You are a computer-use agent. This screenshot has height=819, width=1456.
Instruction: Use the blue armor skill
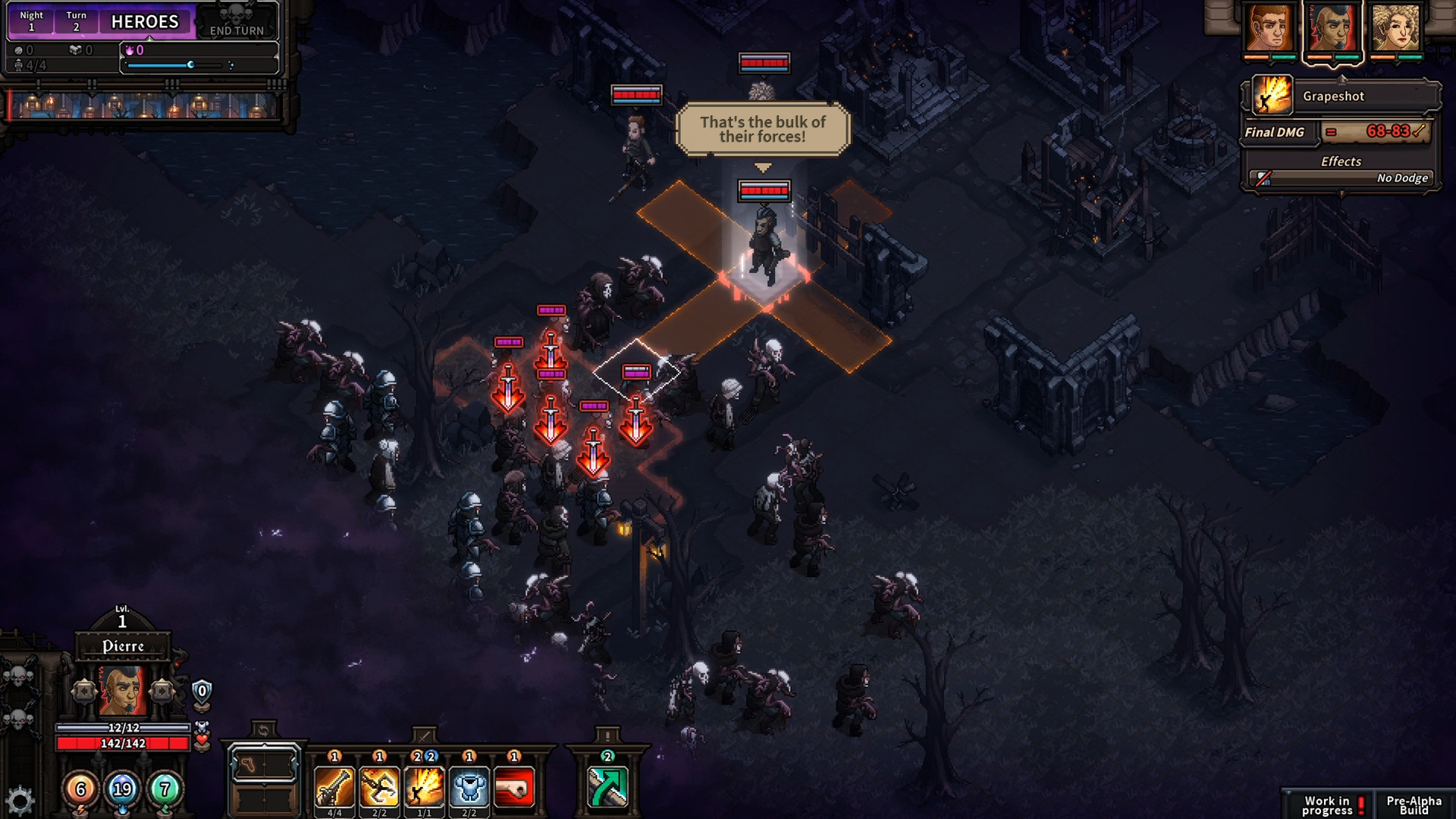[x=469, y=787]
